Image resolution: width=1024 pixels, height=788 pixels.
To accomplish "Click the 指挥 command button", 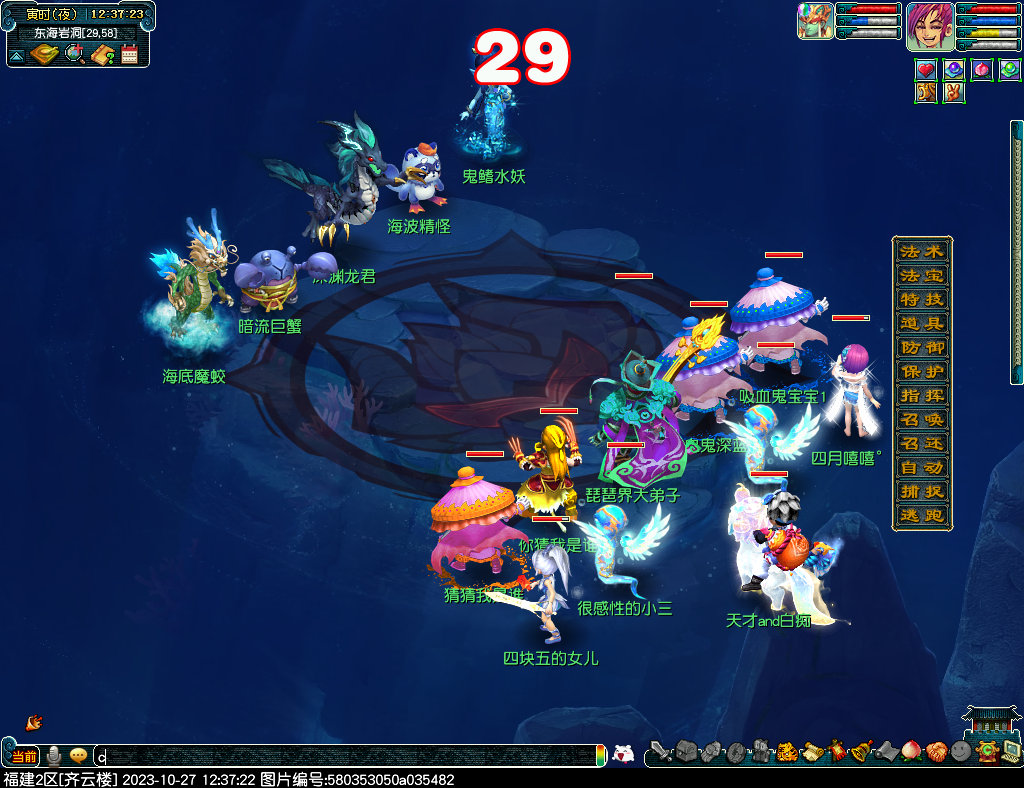I will (x=921, y=395).
